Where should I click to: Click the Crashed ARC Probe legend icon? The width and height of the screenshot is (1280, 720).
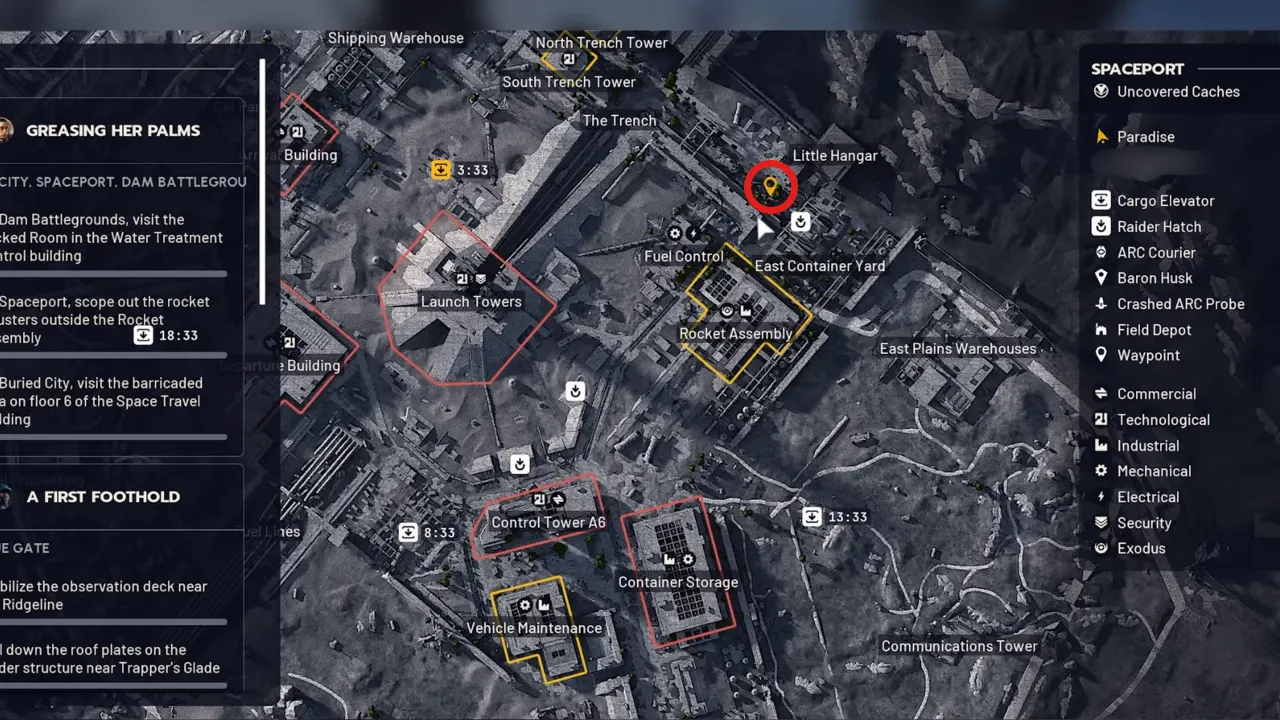[1100, 303]
